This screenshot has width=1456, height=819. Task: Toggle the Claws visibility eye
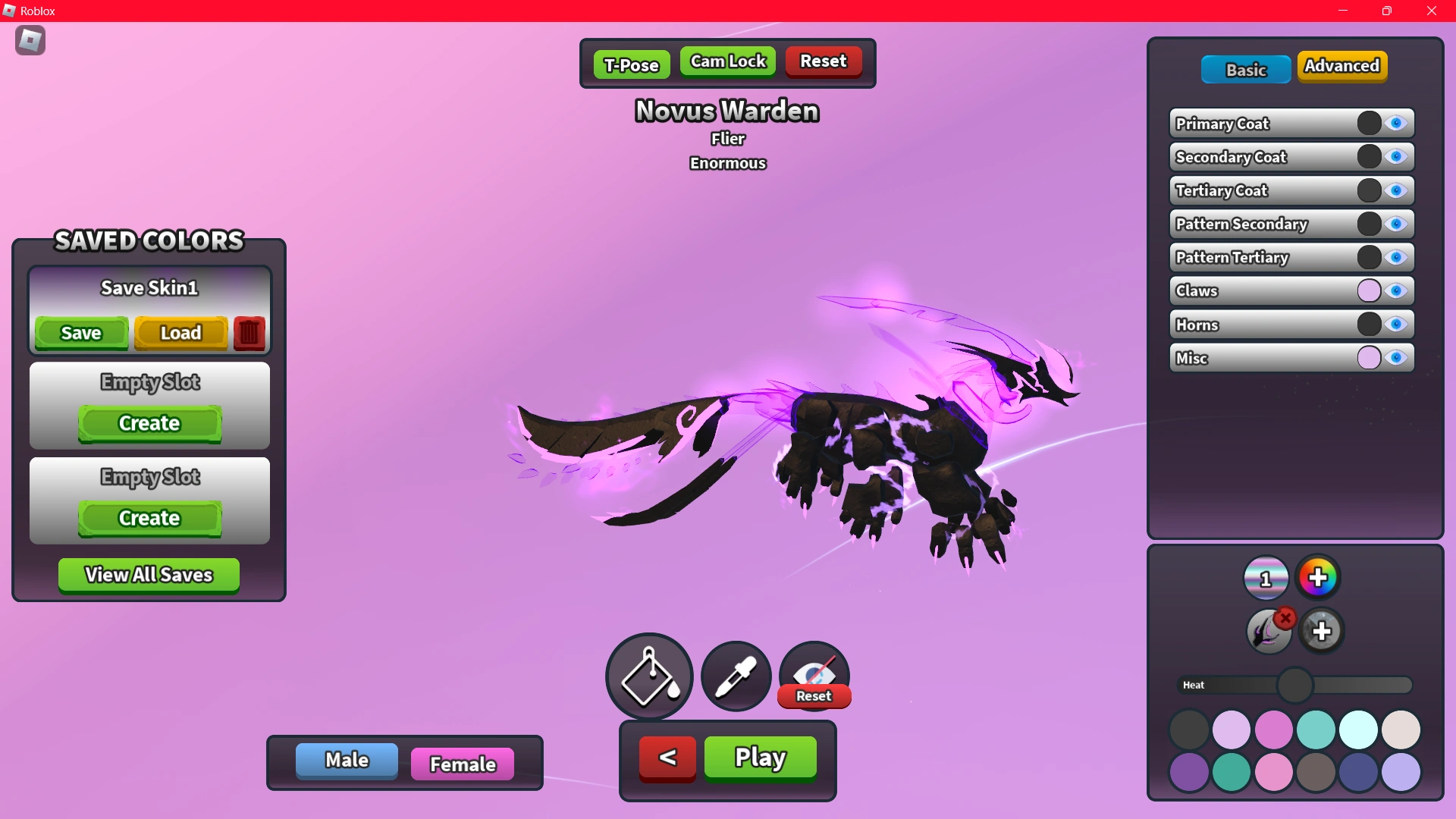point(1396,290)
